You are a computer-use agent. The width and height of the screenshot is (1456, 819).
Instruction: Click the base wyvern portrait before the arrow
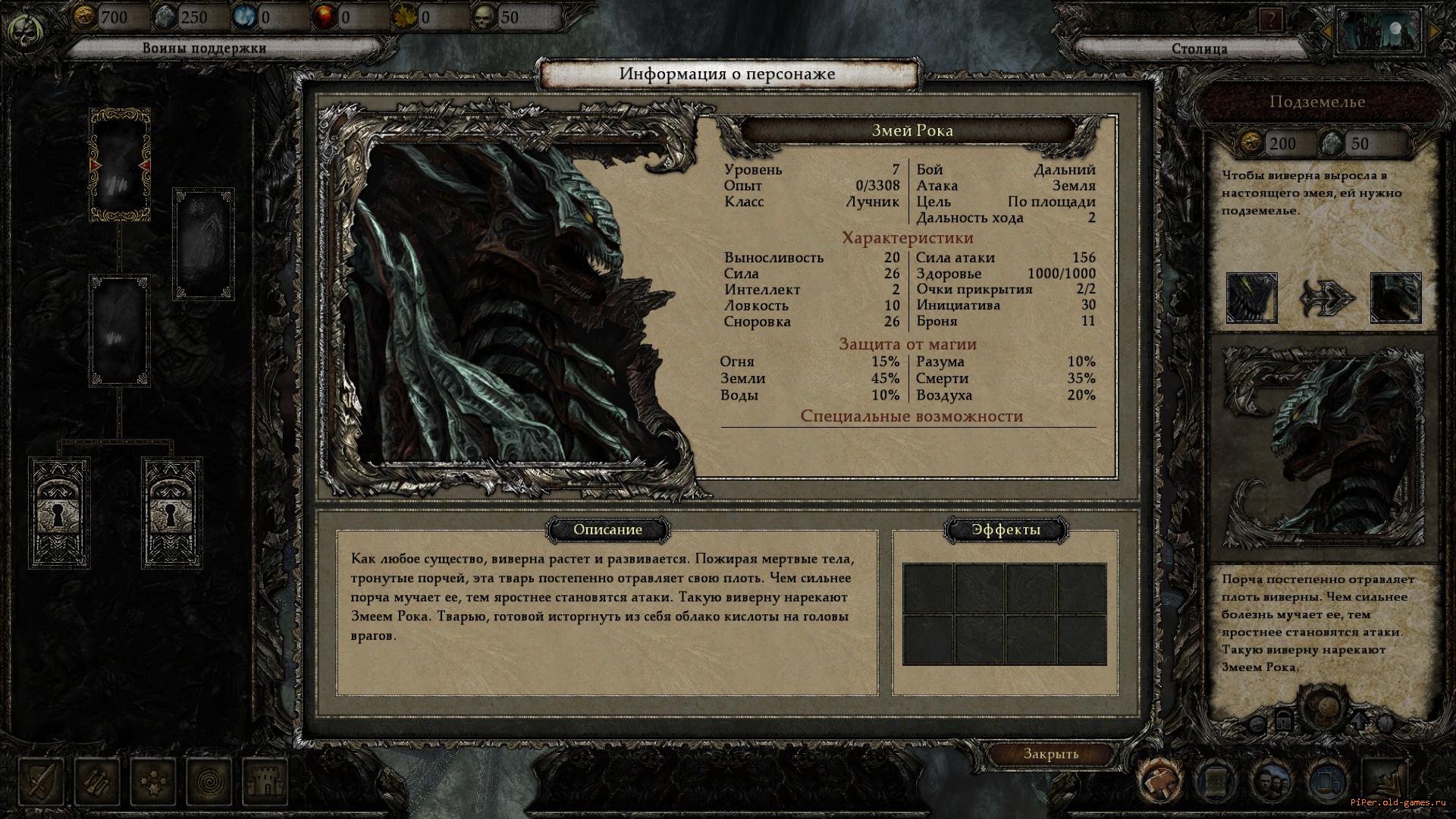click(x=1251, y=298)
